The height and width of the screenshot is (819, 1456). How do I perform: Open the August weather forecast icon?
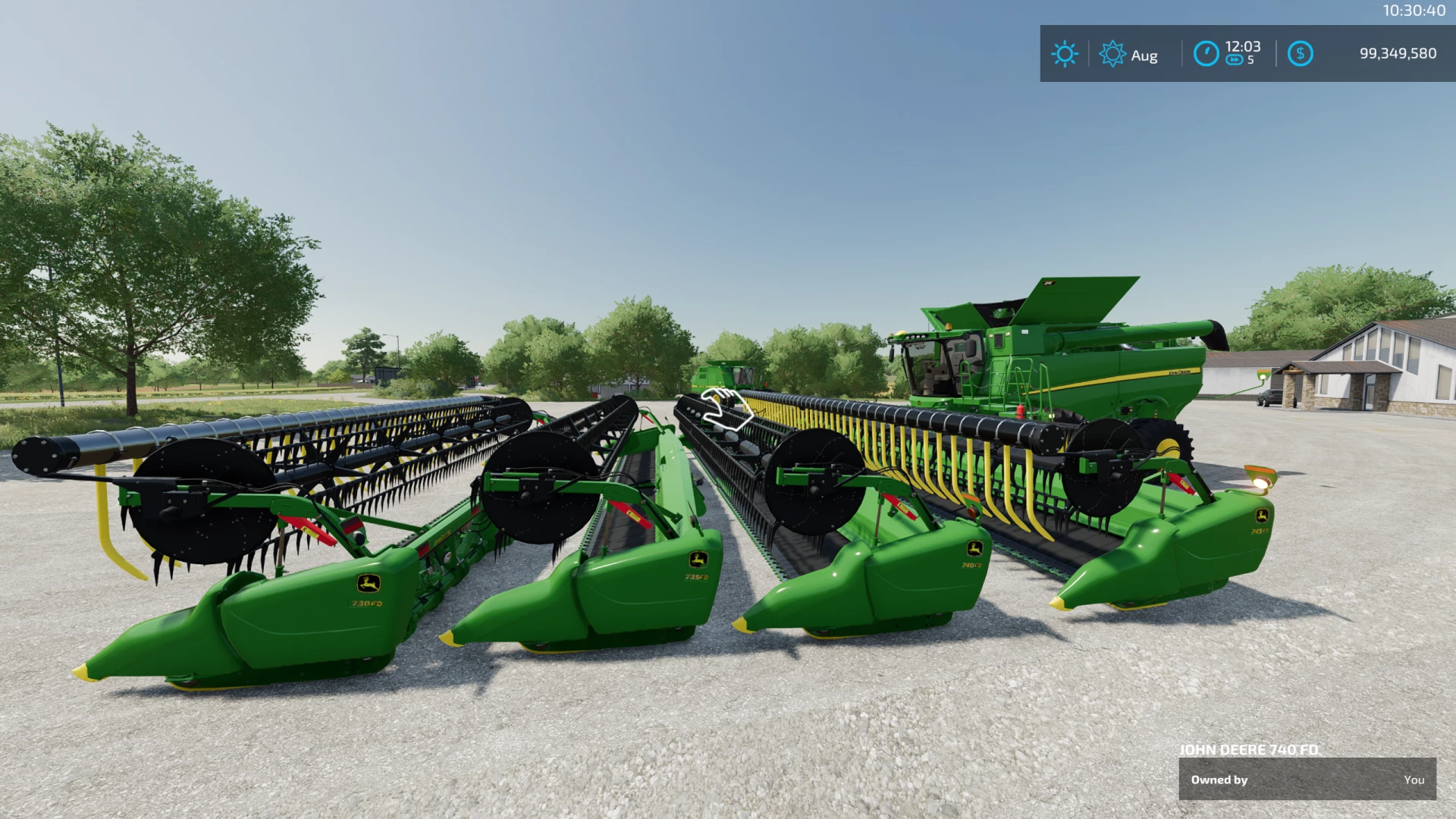click(1112, 54)
